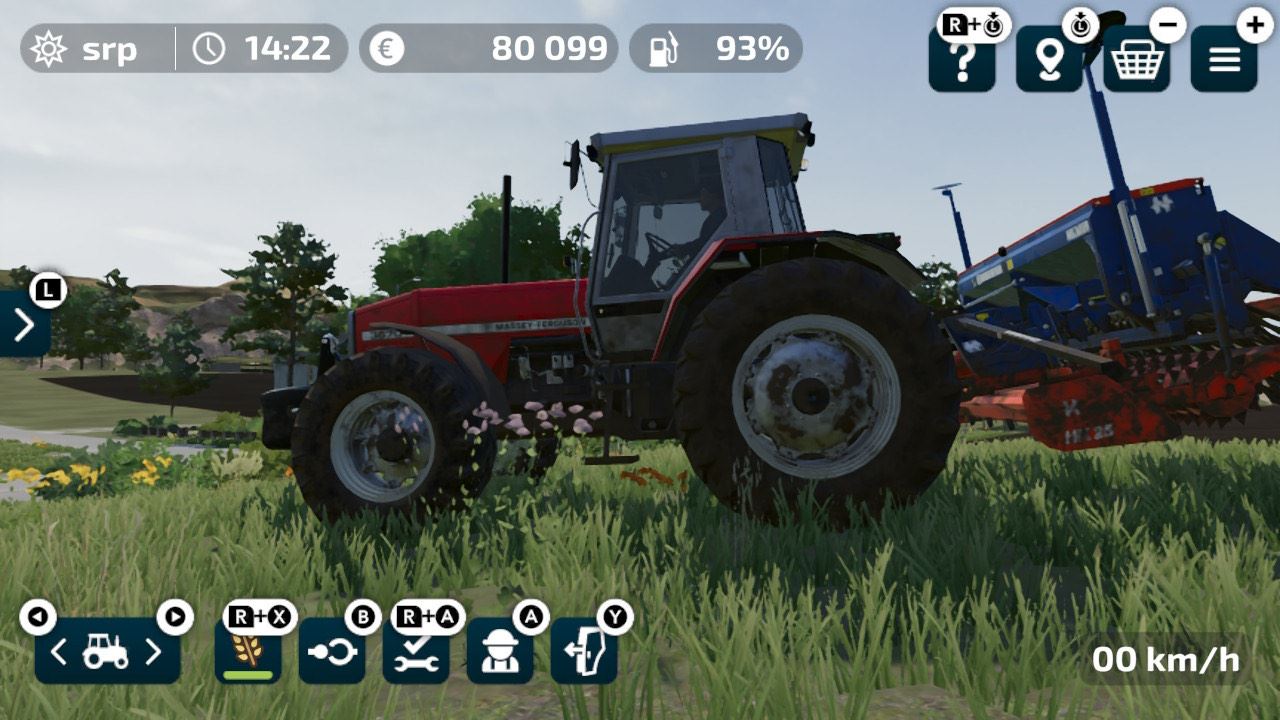Image resolution: width=1280 pixels, height=720 pixels.
Task: Click the in-game clock showing 14:22
Action: (260, 47)
